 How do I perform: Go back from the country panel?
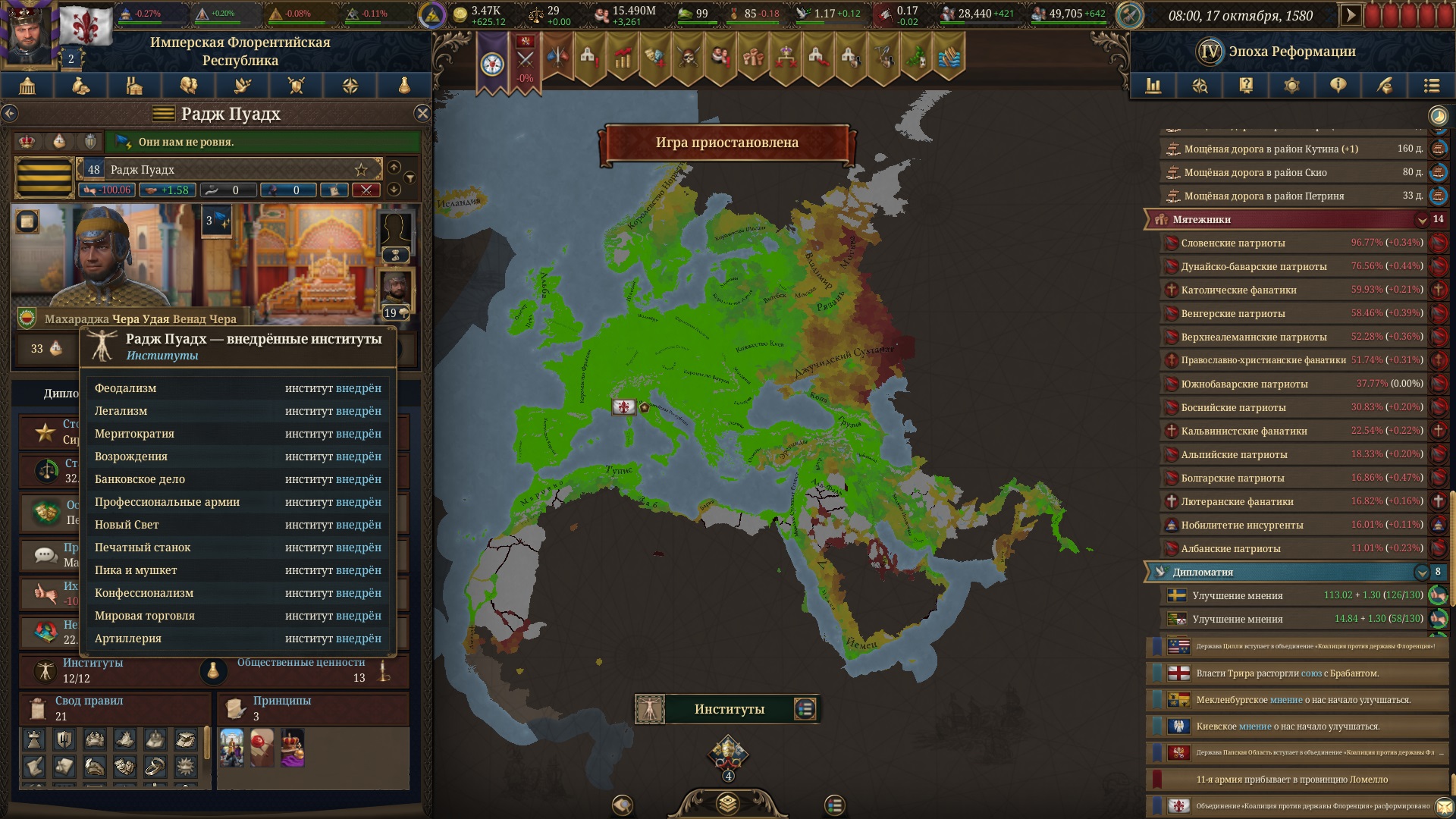[10, 114]
